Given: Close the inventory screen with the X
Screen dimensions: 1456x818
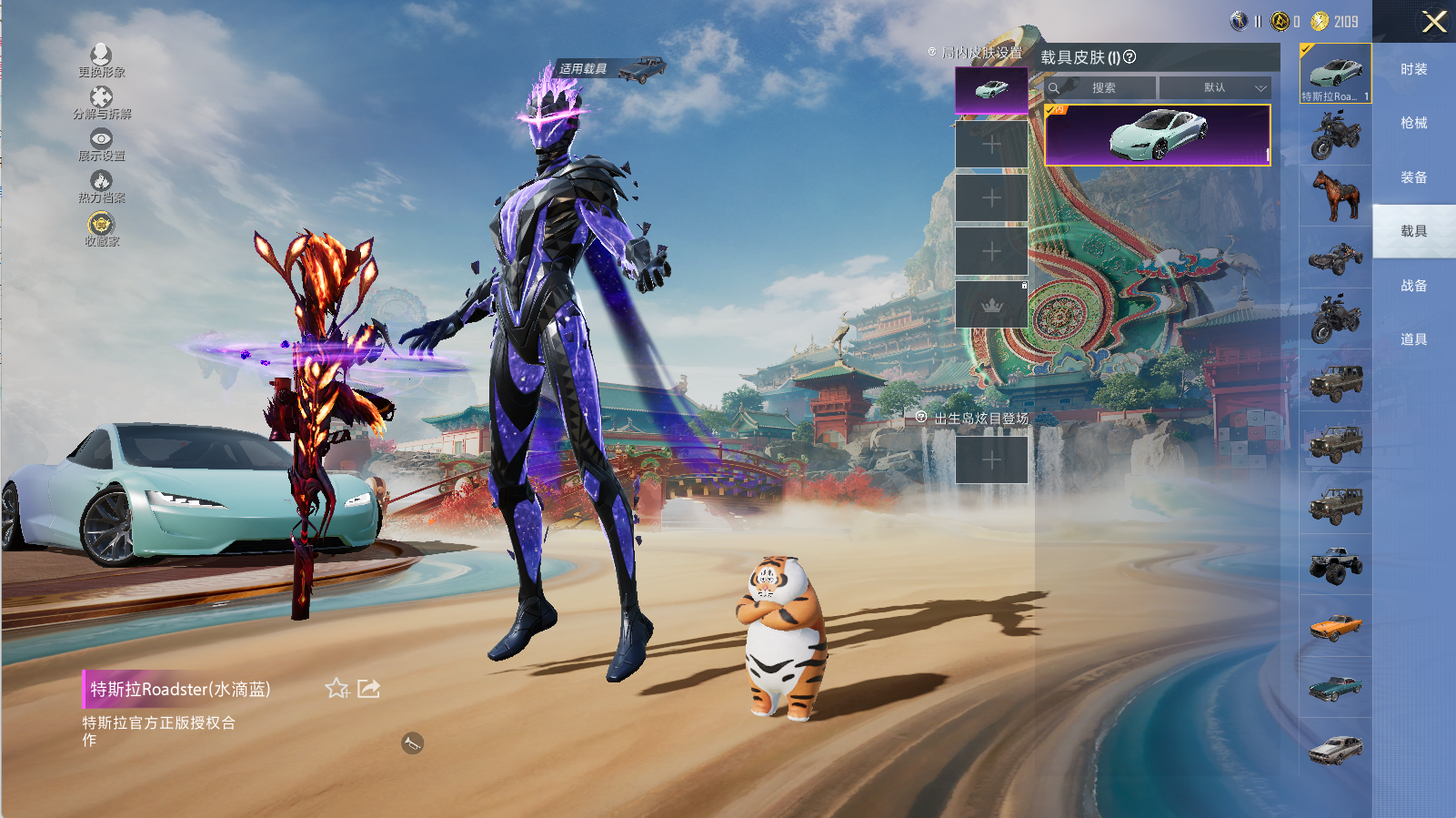Looking at the screenshot, I should 1434,22.
